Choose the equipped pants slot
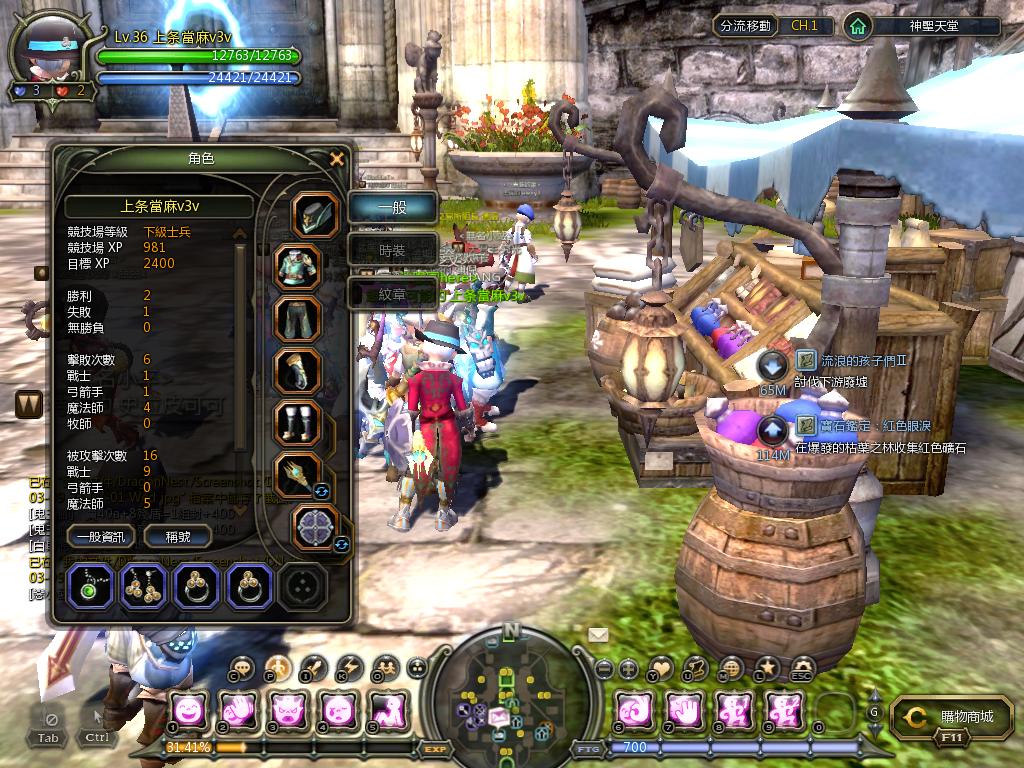1024x768 pixels. (298, 319)
